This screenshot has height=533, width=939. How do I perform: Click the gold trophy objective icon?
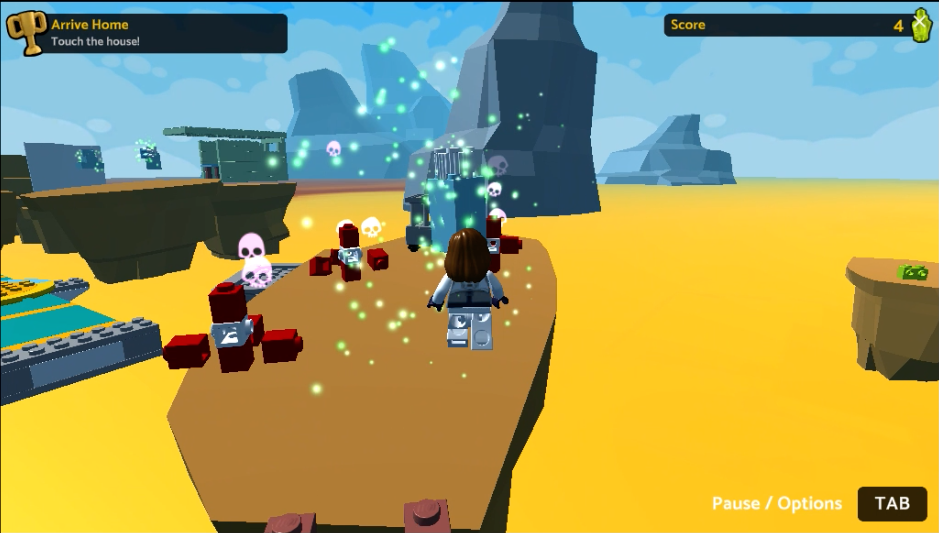point(26,33)
